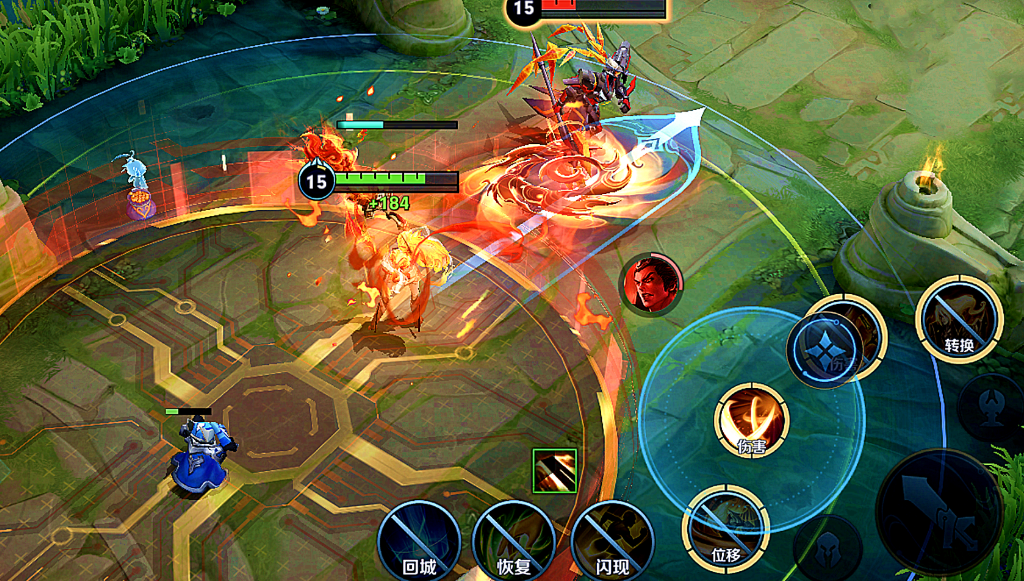The width and height of the screenshot is (1024, 581).
Task: Tap the 回城 recall button
Action: coord(419,540)
